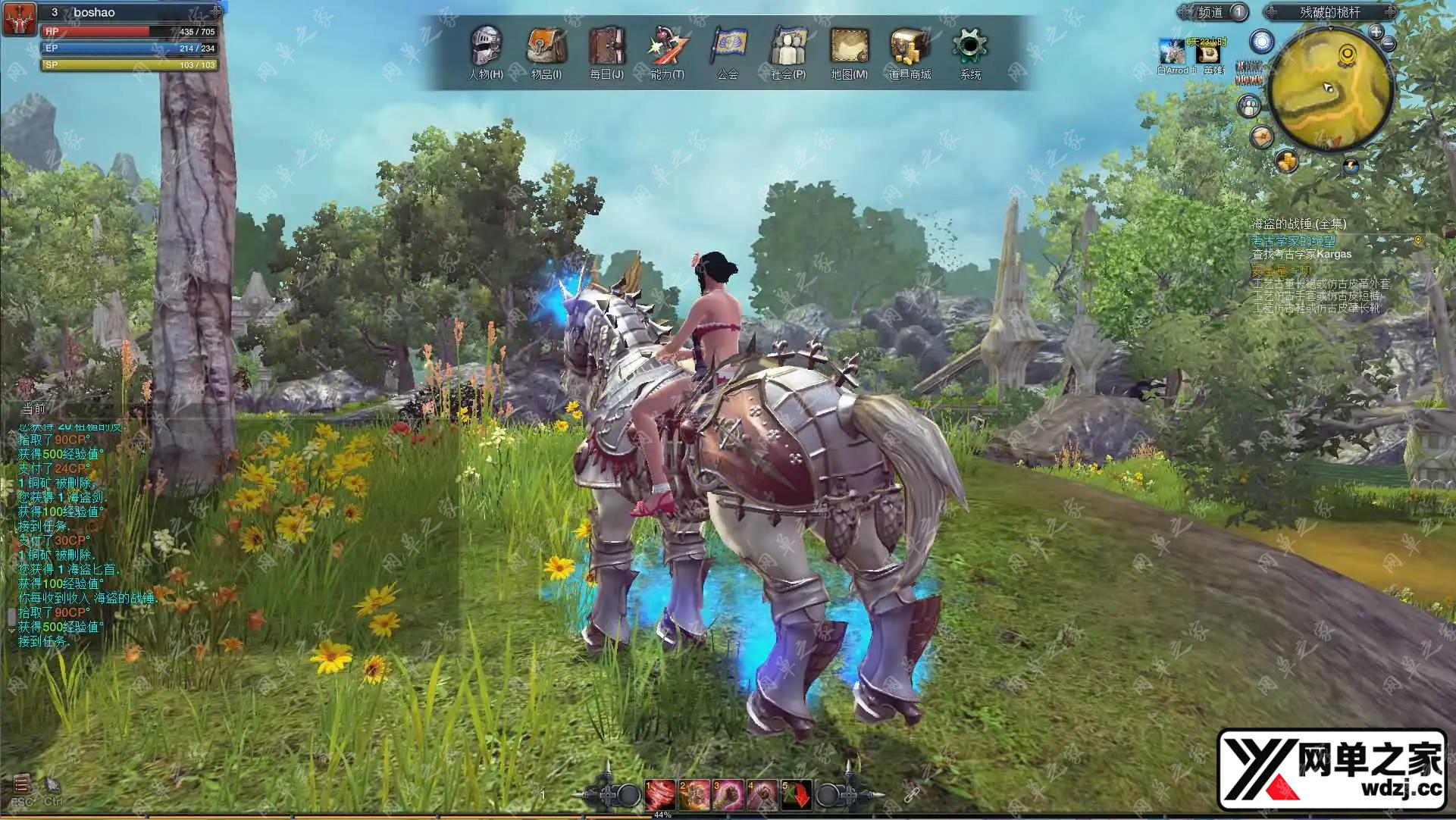Viewport: 1456px width, 820px height.
Task: Open the 频道 channel selector
Action: (1213, 12)
